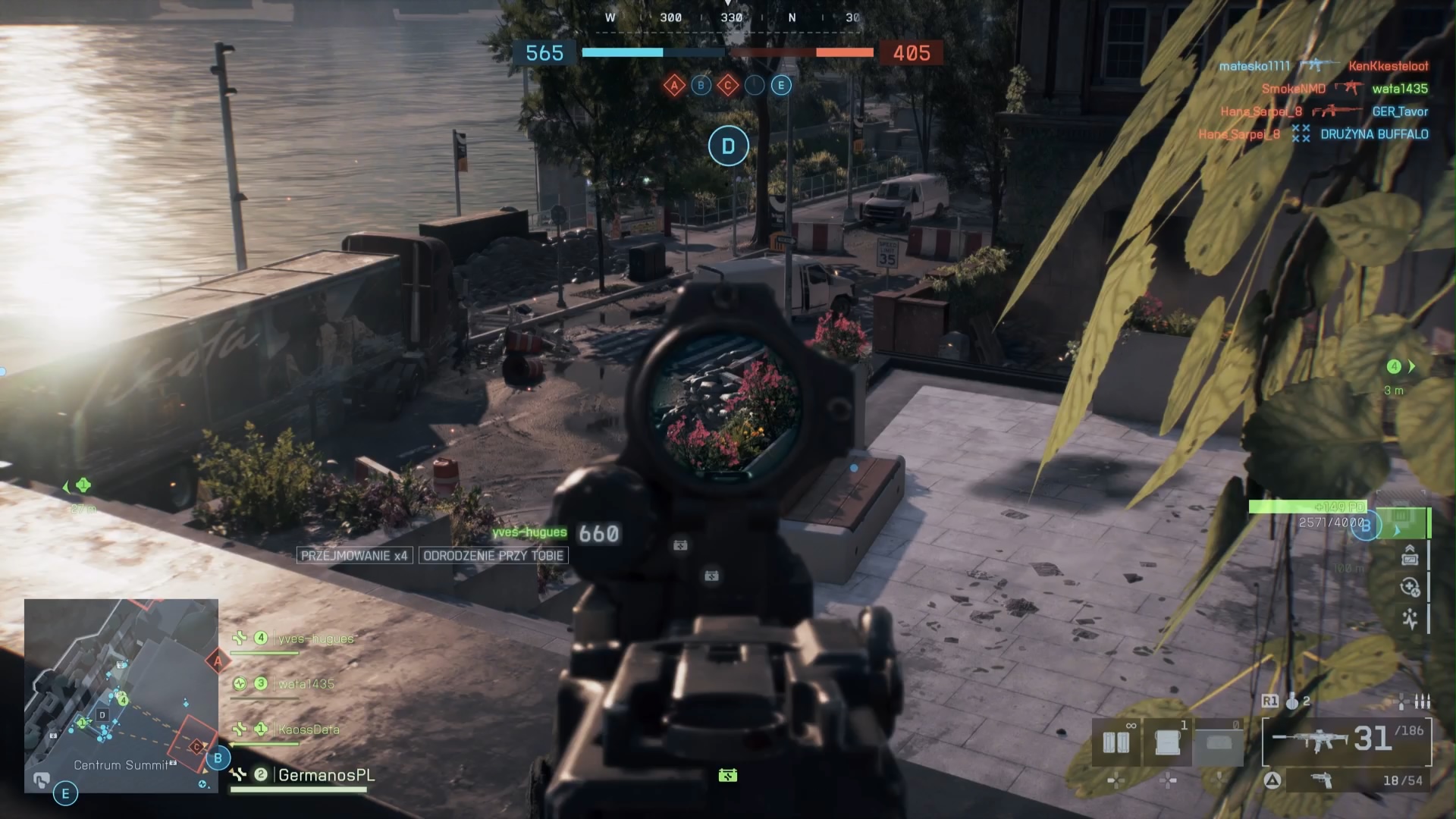The width and height of the screenshot is (1456, 819).
Task: Select the infinite ammo magazines gadget slot
Action: click(x=1116, y=743)
